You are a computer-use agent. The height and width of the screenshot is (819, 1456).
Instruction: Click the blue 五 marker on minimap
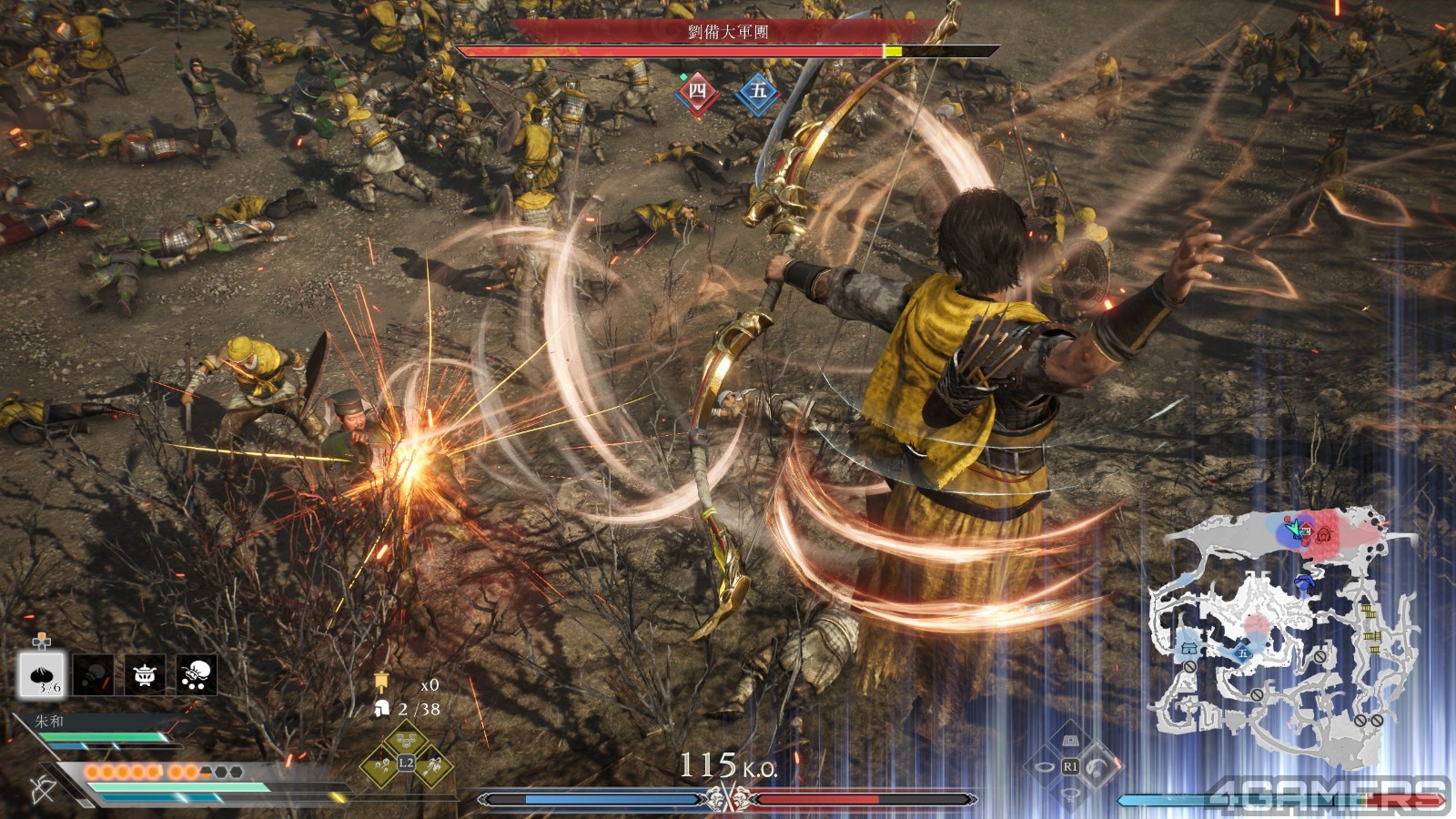pyautogui.click(x=1241, y=652)
